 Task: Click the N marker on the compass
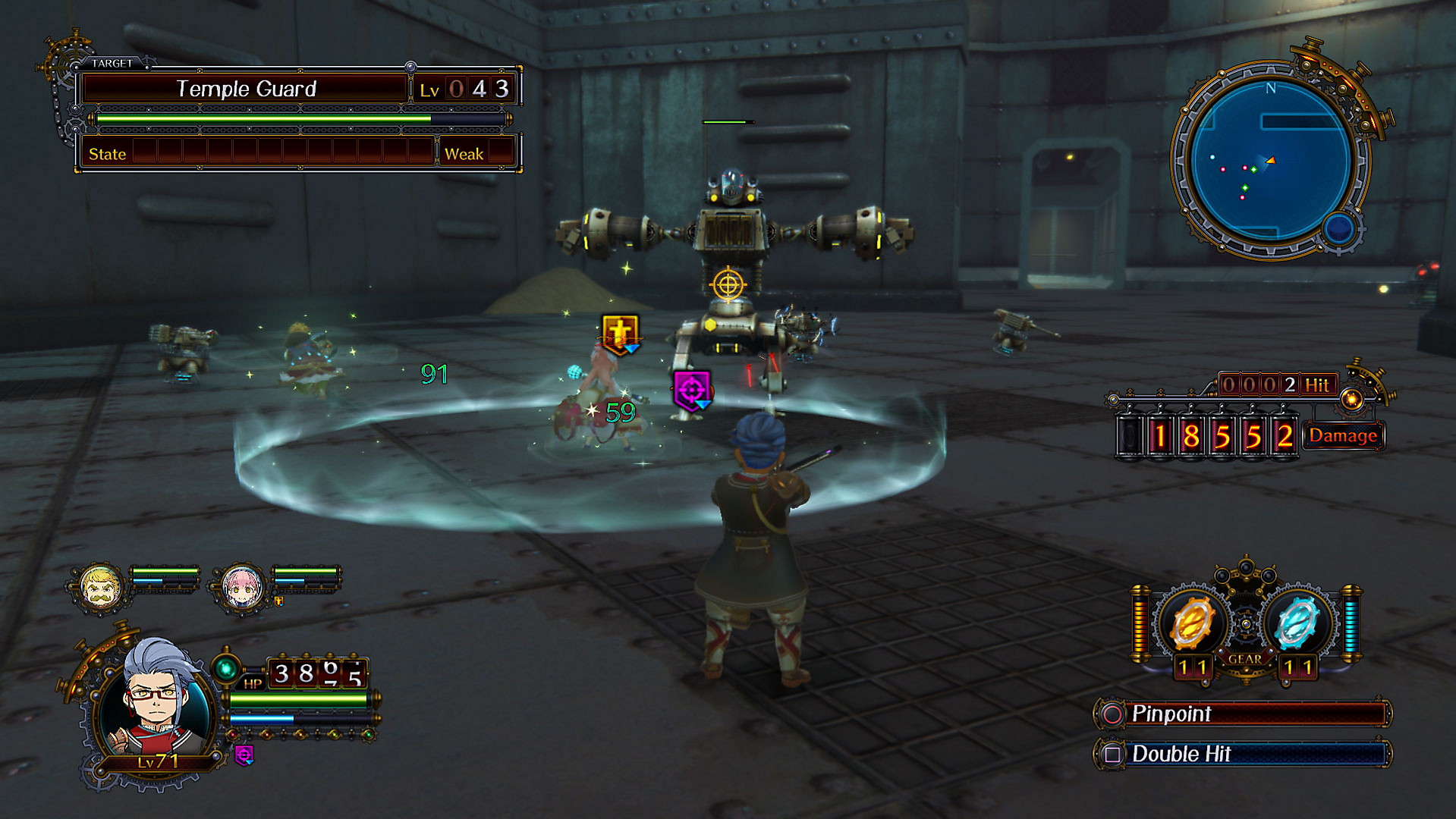[x=1270, y=88]
